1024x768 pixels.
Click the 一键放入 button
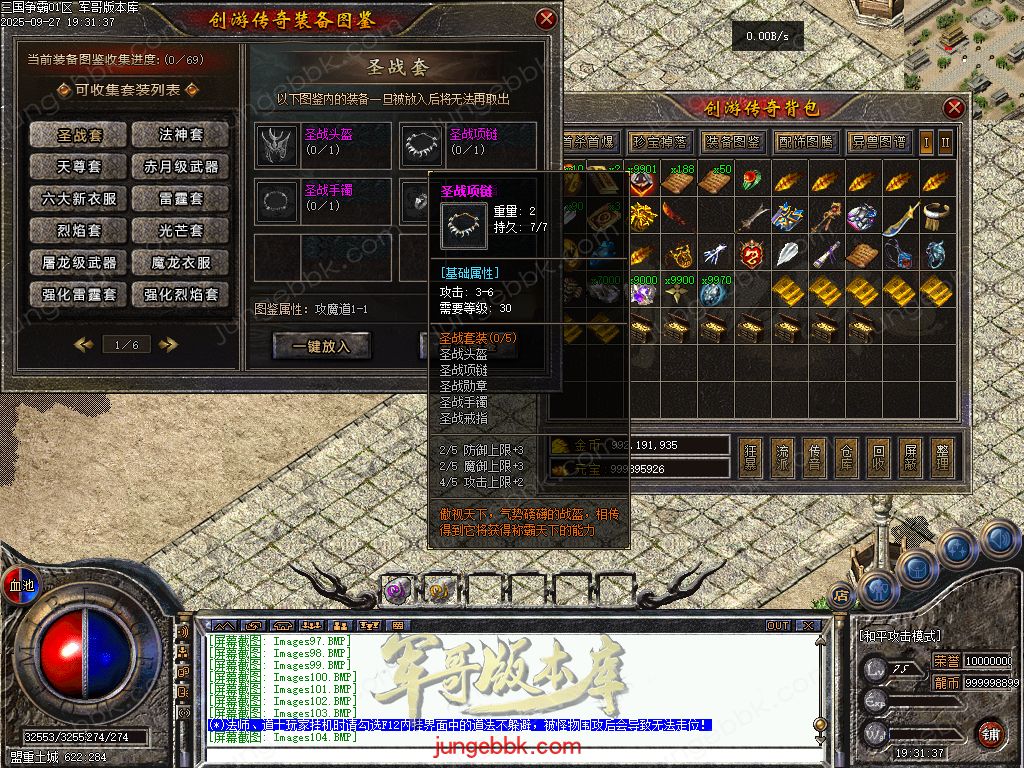click(x=321, y=346)
